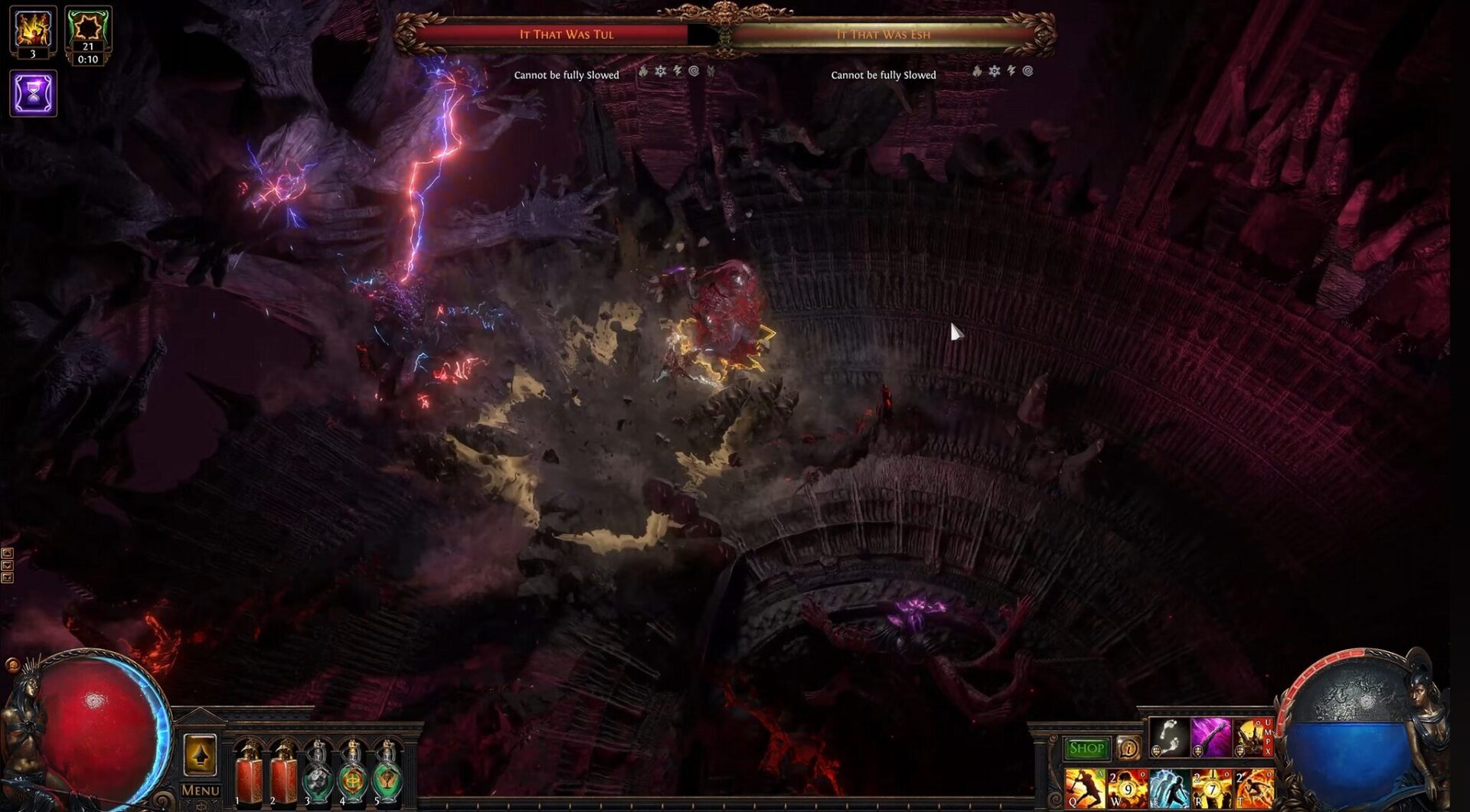Screen dimensions: 1470x812
Task: Activate the purple reaching arm skill
Action: (1211, 738)
